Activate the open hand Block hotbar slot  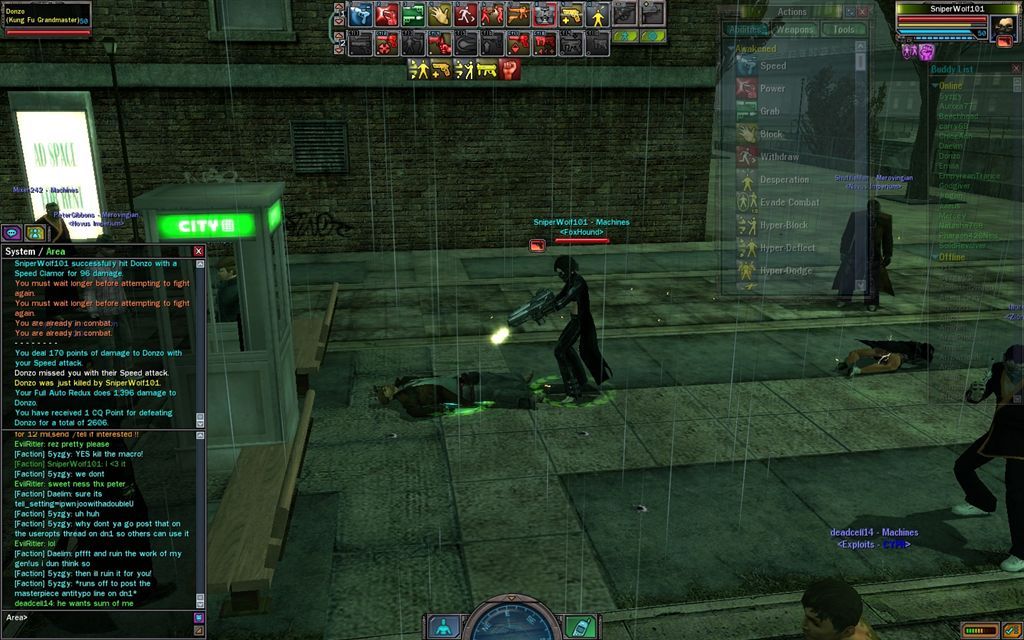click(x=440, y=14)
